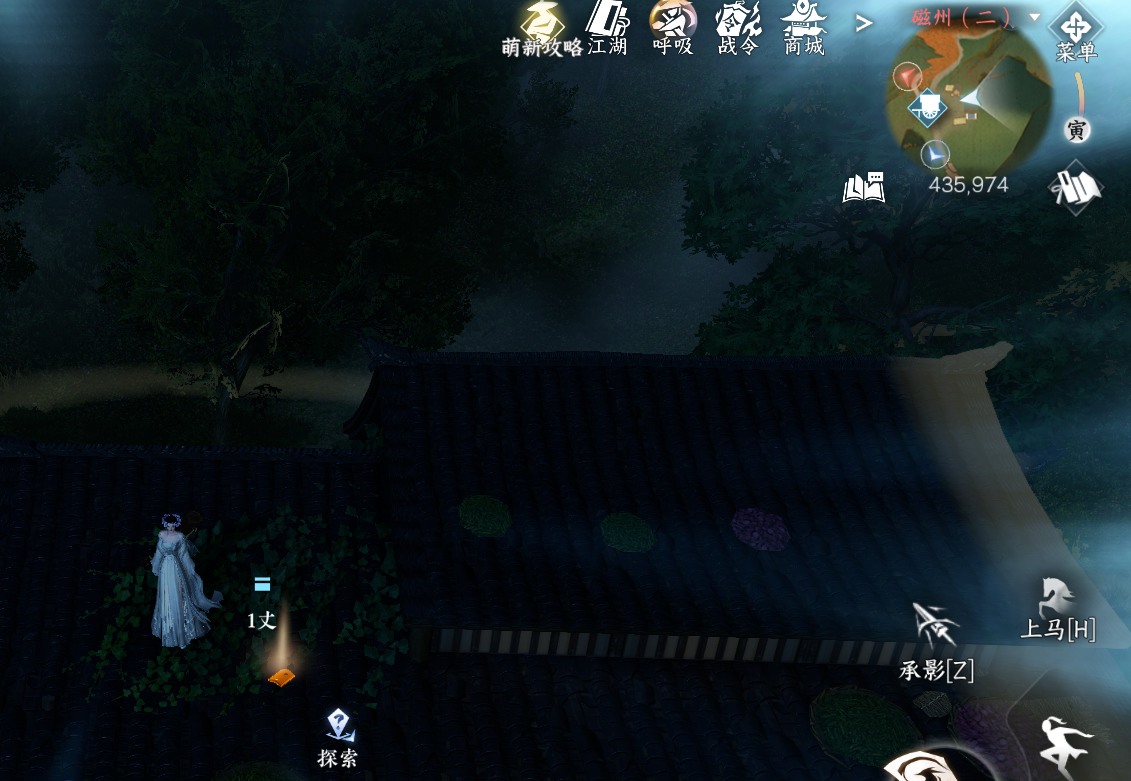
Task: Open the 萌新攻略 beginner guide
Action: point(542,26)
